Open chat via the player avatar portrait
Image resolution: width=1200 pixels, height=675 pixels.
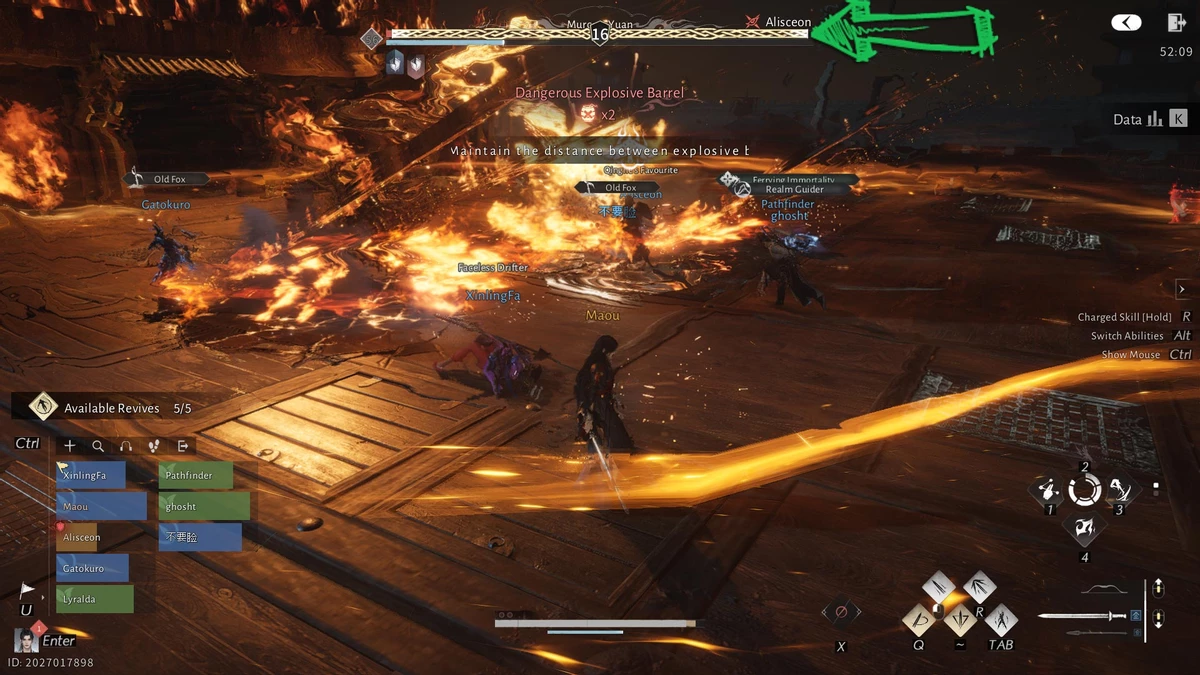point(27,640)
